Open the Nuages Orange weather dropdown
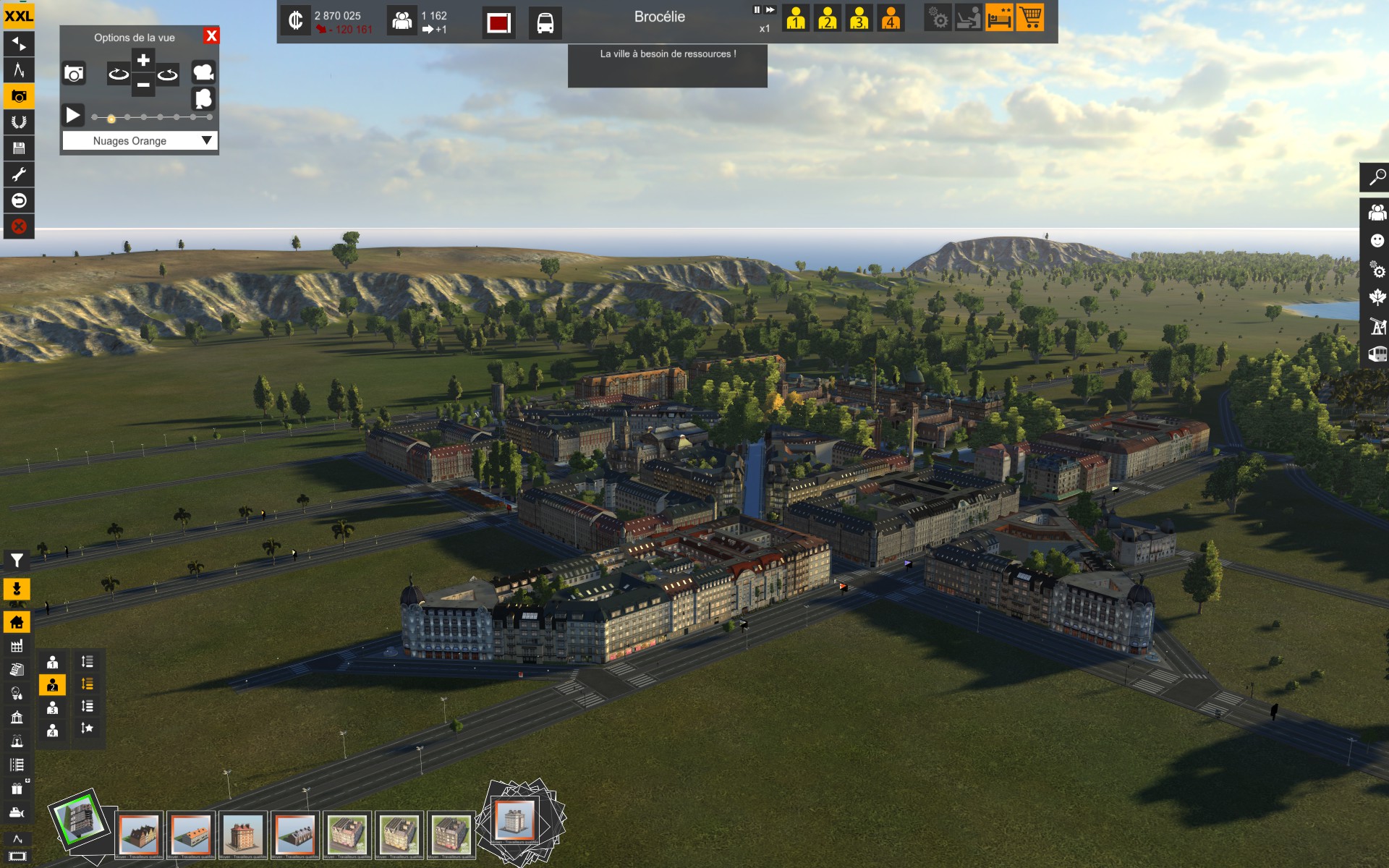1389x868 pixels. [x=208, y=140]
